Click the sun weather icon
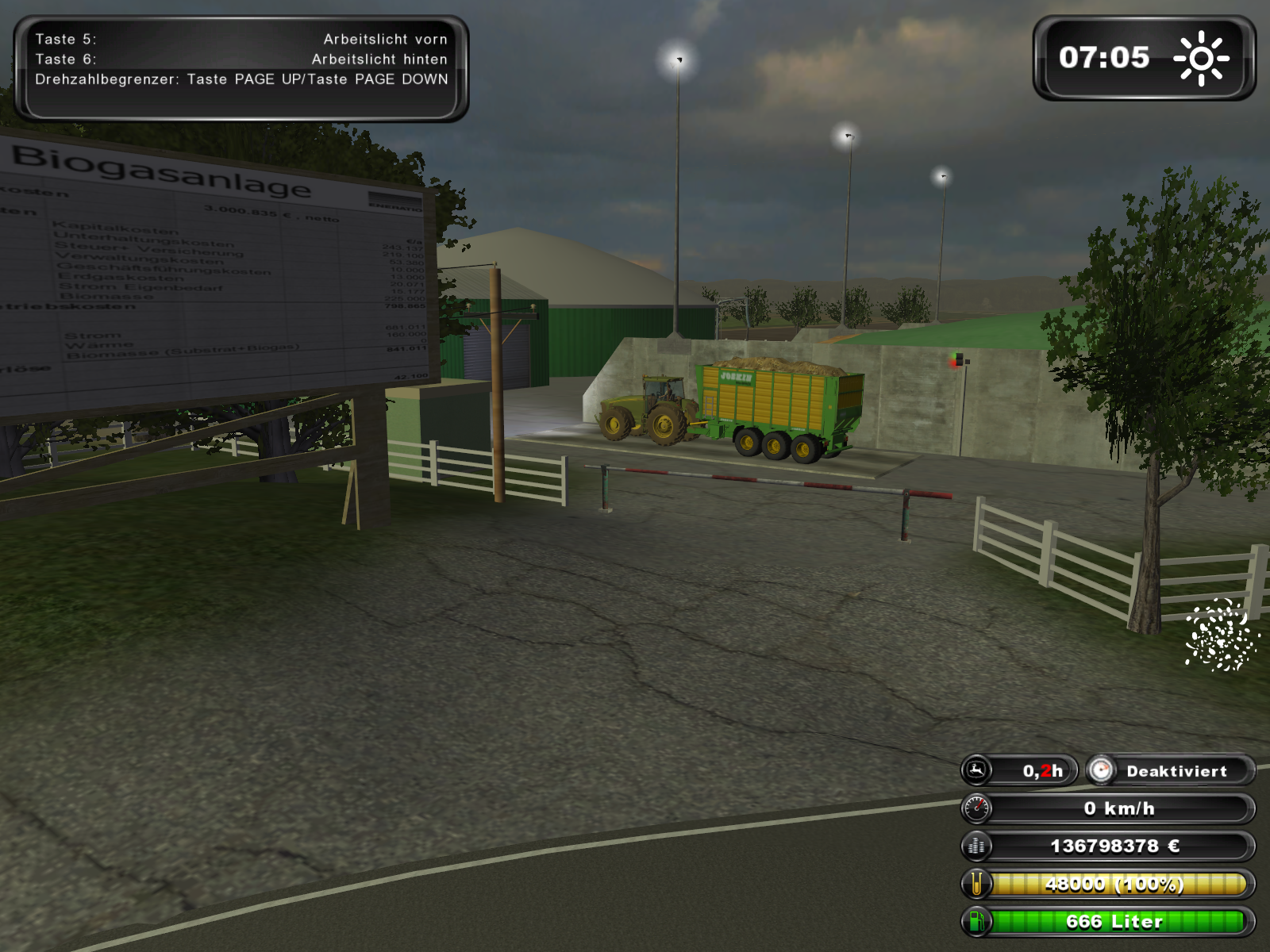Viewport: 1270px width, 952px height. pos(1201,58)
